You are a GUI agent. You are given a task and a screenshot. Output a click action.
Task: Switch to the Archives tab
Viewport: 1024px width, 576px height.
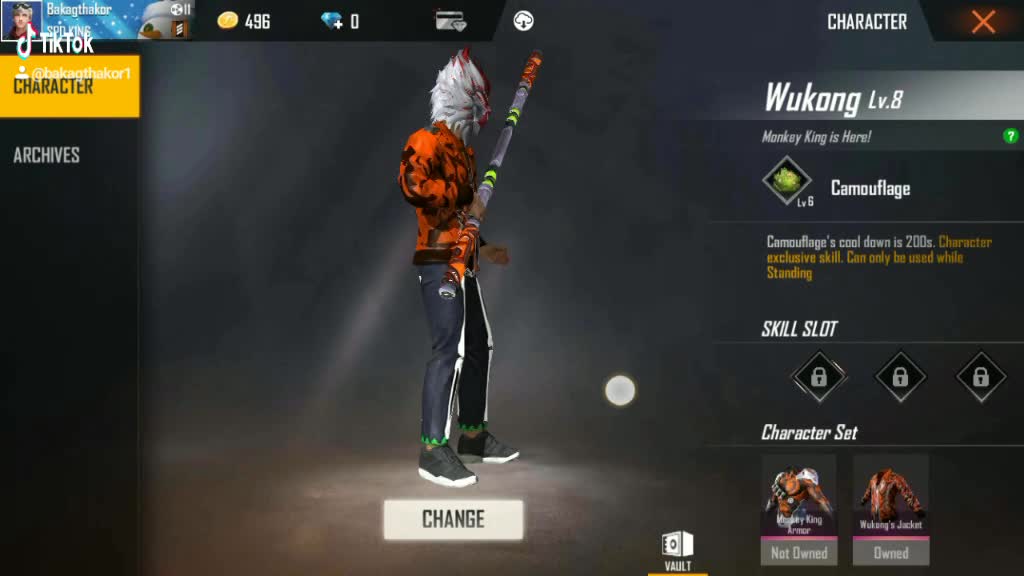point(46,155)
